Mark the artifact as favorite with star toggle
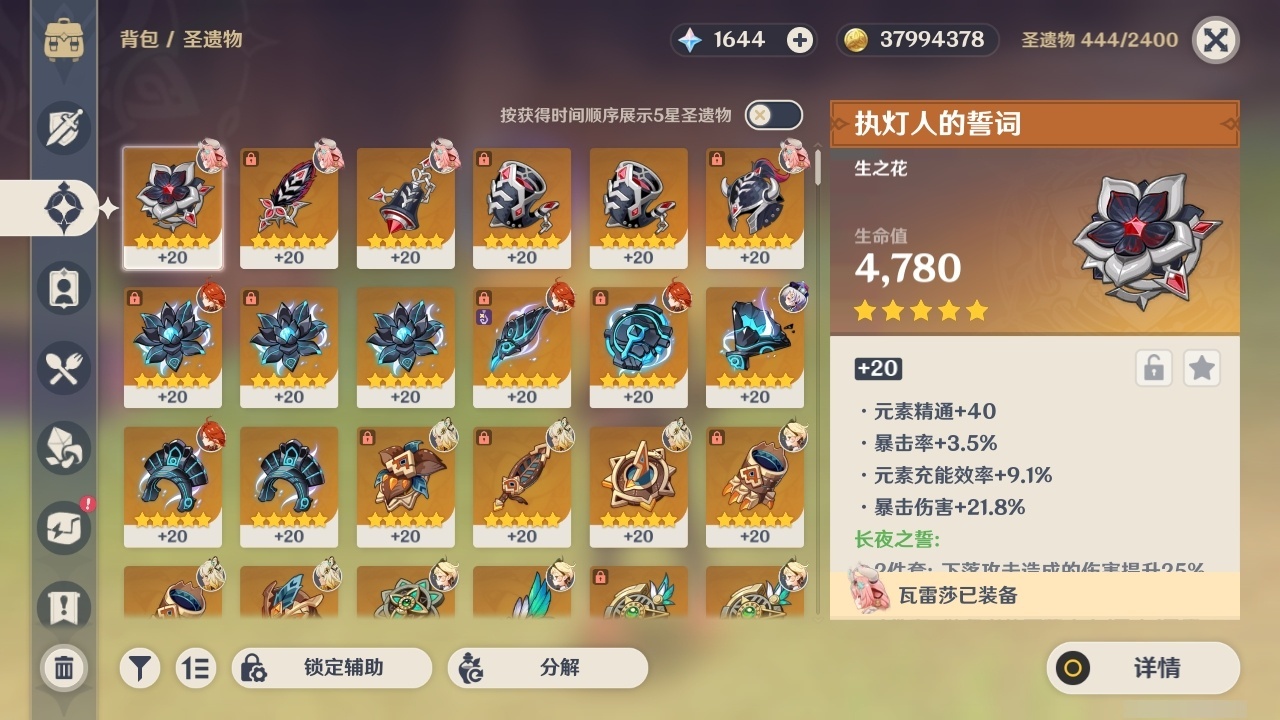1280x720 pixels. pos(1201,368)
